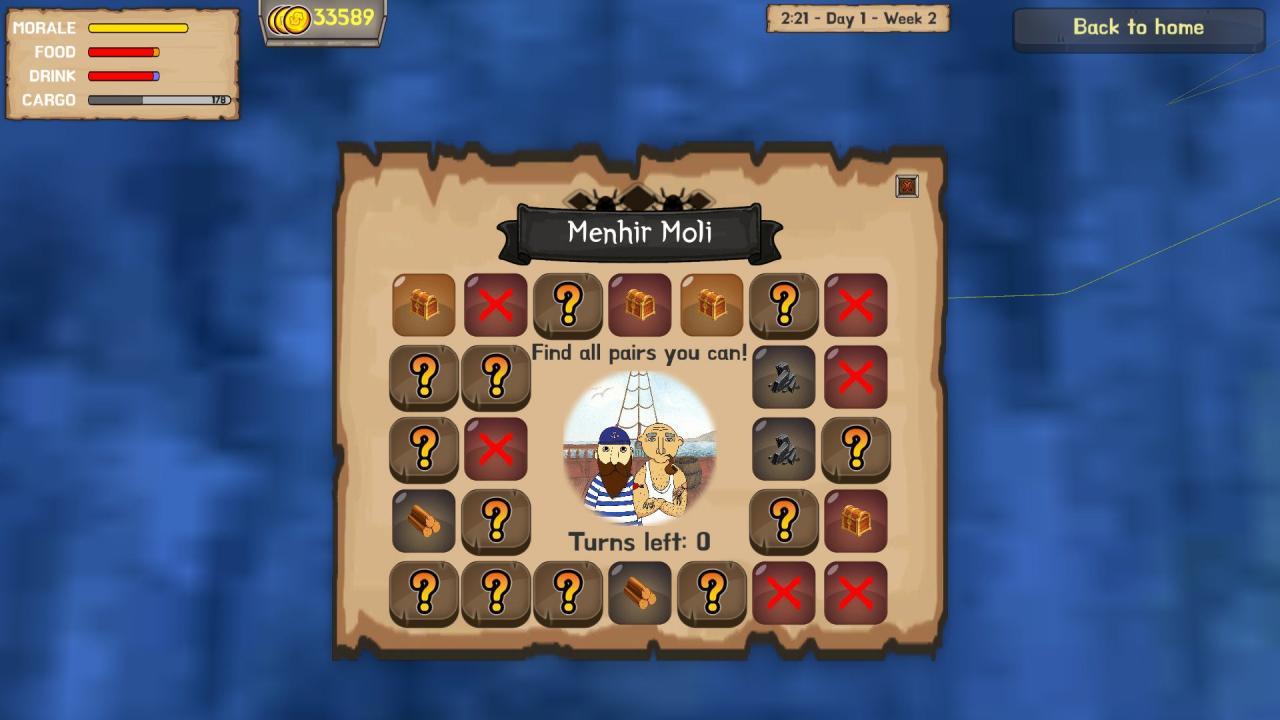Click the Back to home button
Image resolution: width=1280 pixels, height=720 pixels.
(1137, 28)
